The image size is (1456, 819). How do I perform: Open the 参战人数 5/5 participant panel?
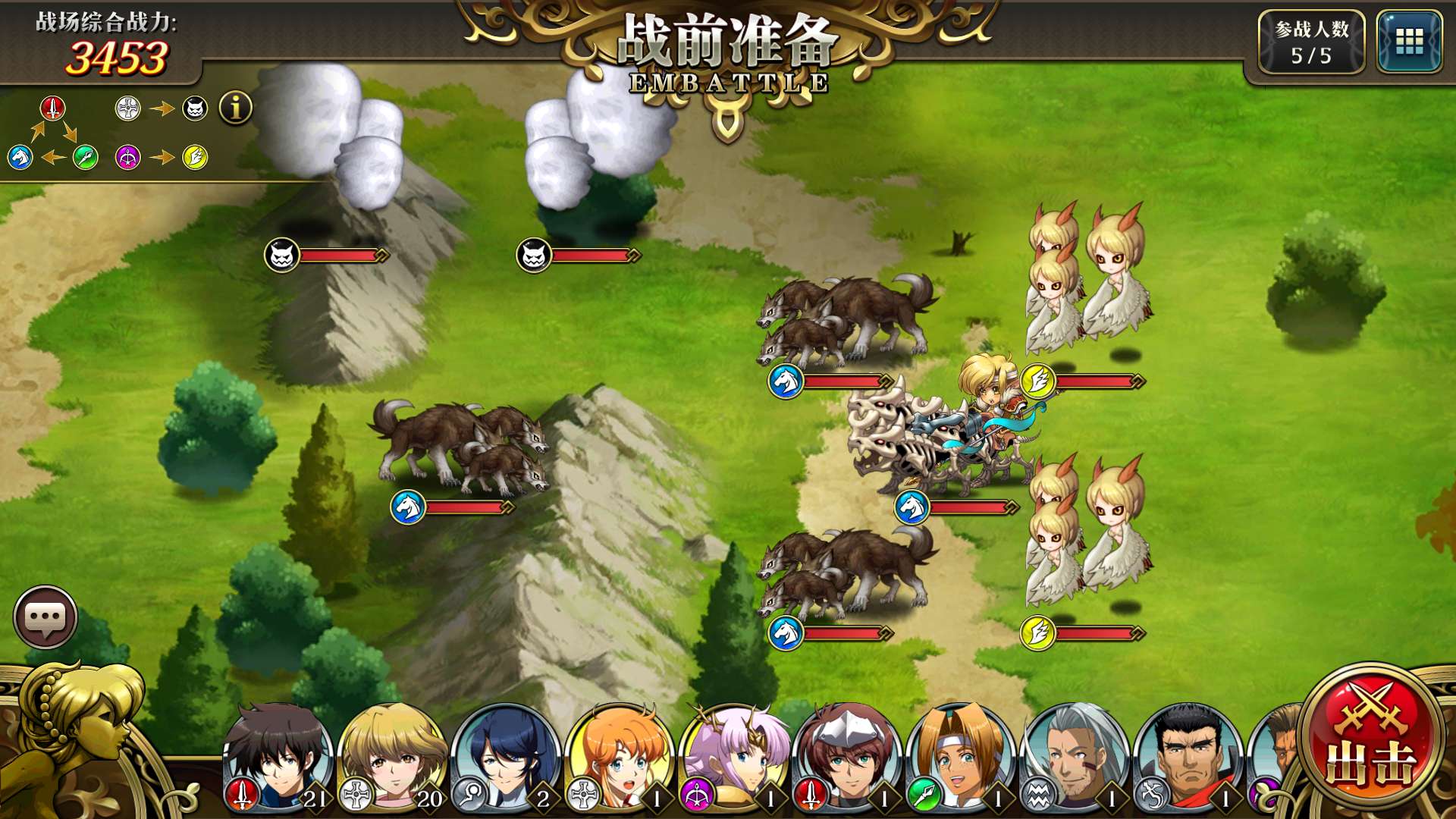(x=1311, y=42)
